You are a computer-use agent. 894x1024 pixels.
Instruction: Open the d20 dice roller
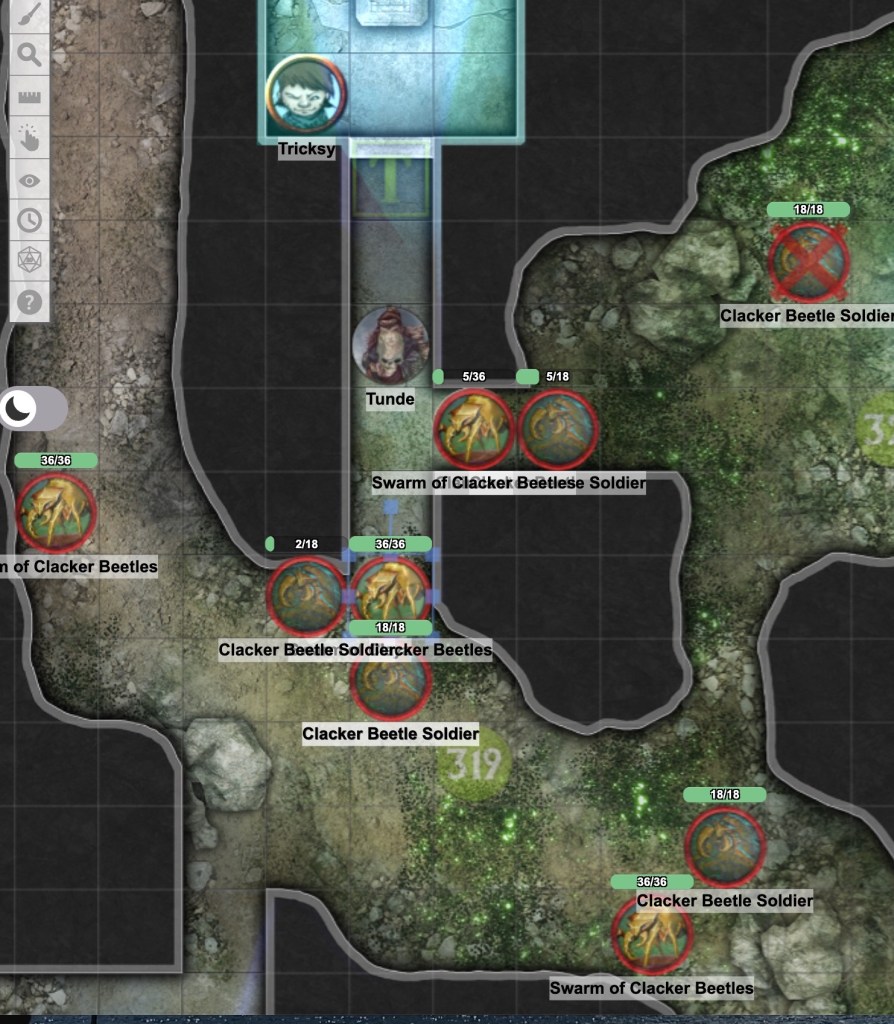(x=30, y=261)
